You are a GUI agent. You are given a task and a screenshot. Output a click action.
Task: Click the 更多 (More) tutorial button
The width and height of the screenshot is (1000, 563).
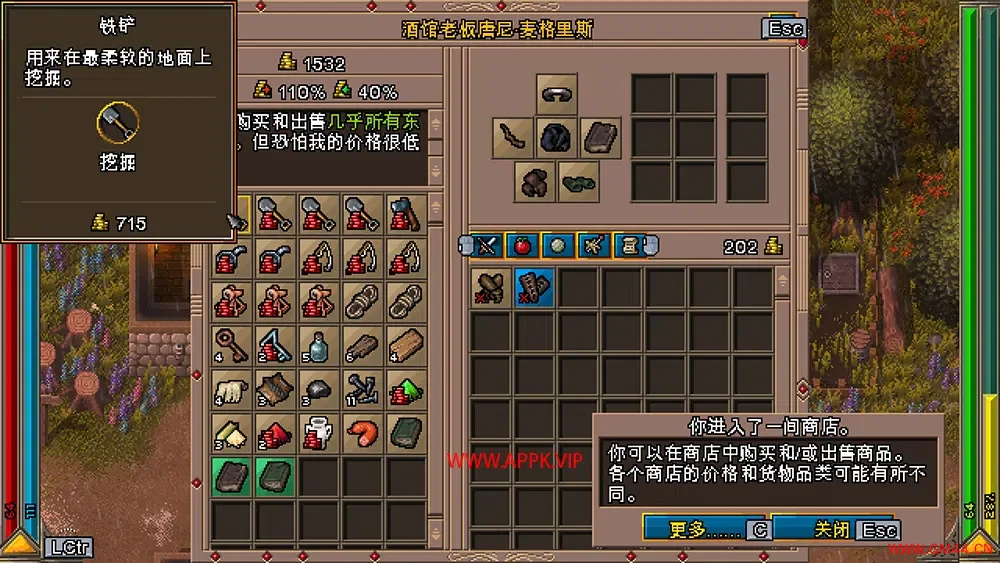pyautogui.click(x=695, y=529)
